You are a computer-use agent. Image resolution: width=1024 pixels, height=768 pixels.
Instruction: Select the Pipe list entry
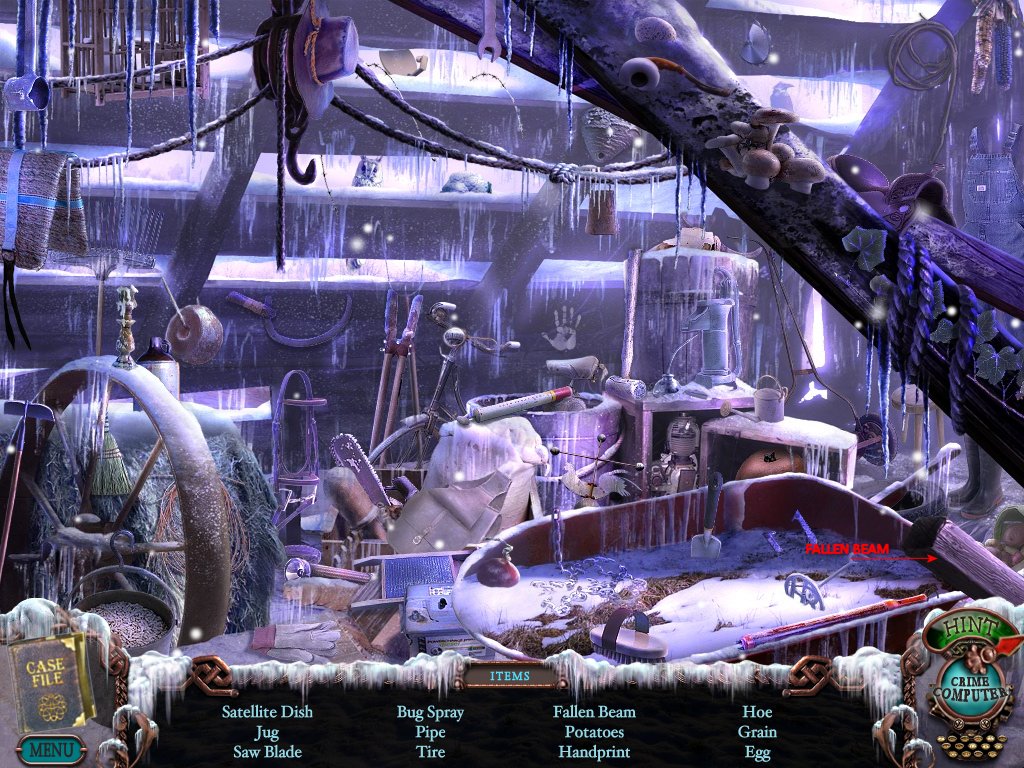(430, 732)
